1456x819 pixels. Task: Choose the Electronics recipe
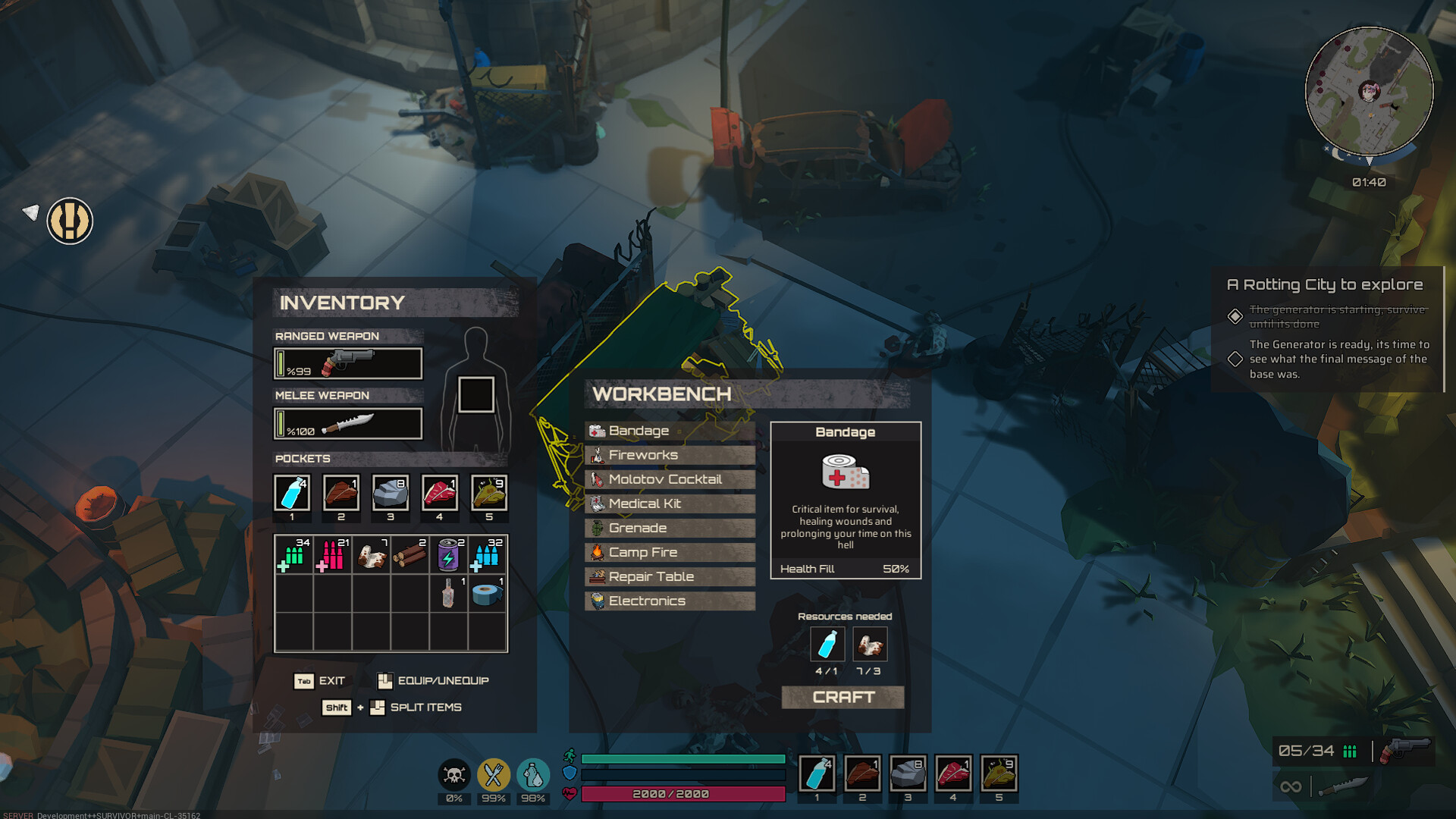670,601
